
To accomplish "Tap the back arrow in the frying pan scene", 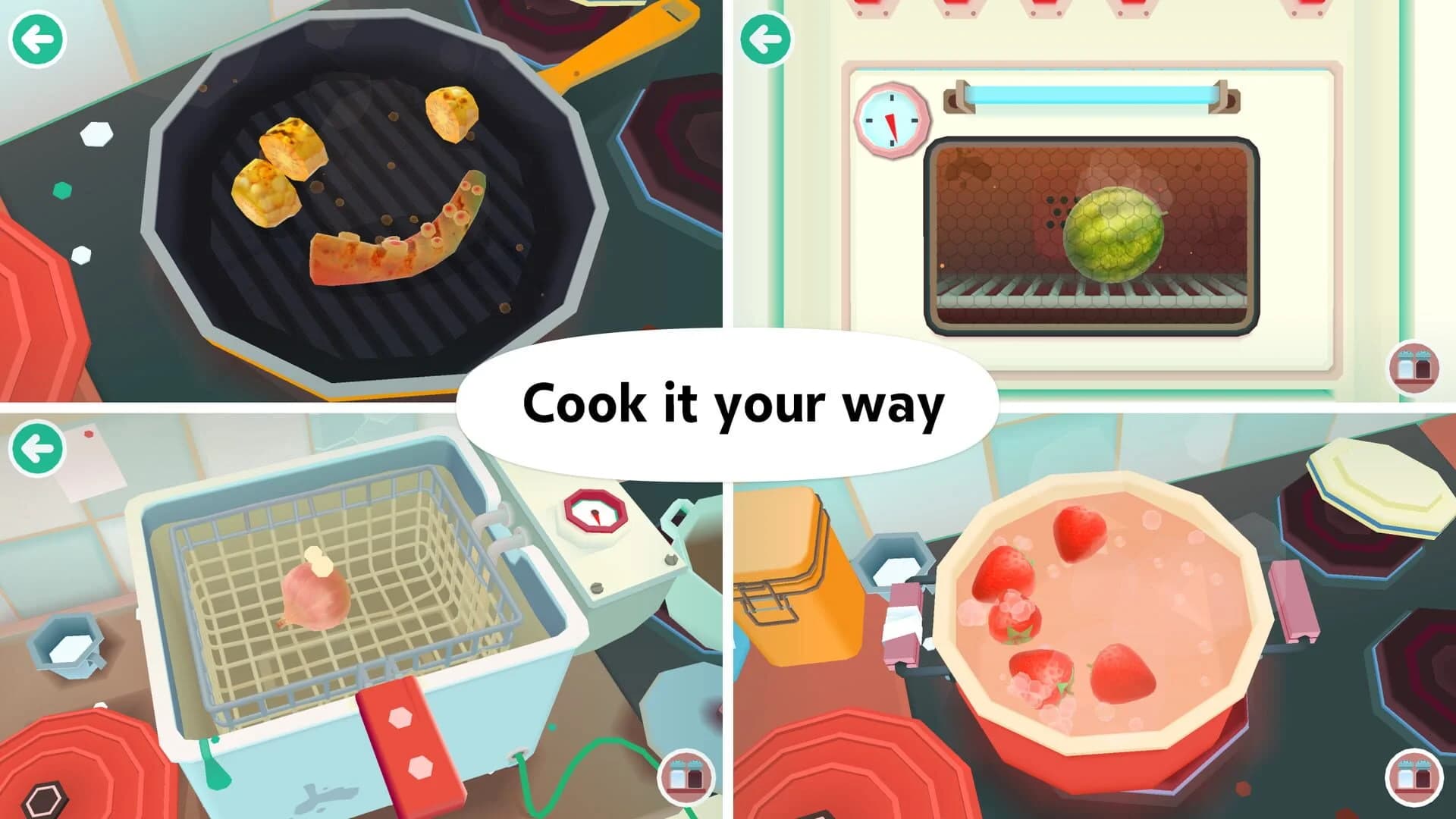I will click(x=36, y=36).
